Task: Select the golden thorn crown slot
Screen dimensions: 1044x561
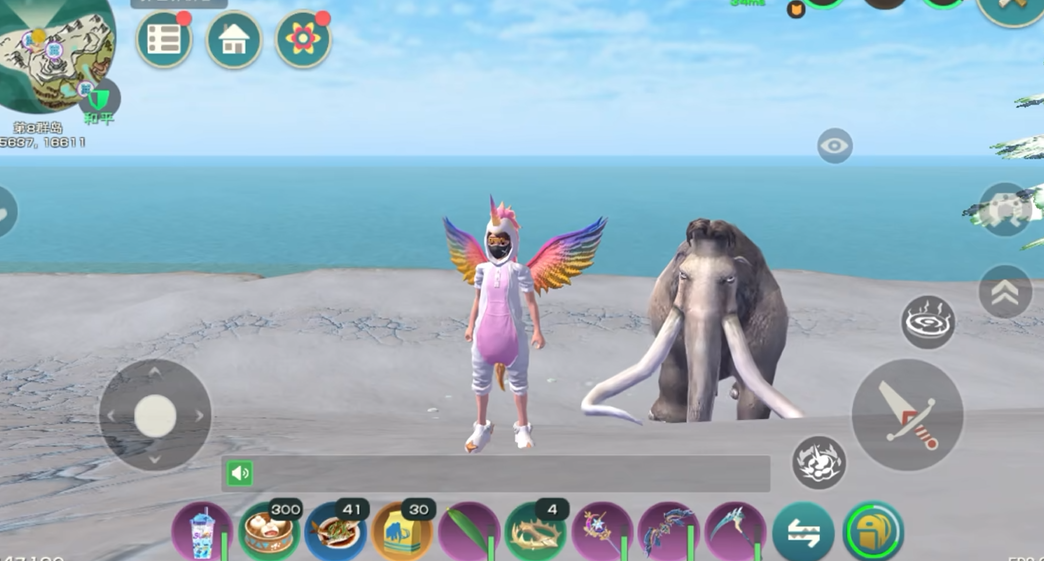Action: (x=536, y=531)
